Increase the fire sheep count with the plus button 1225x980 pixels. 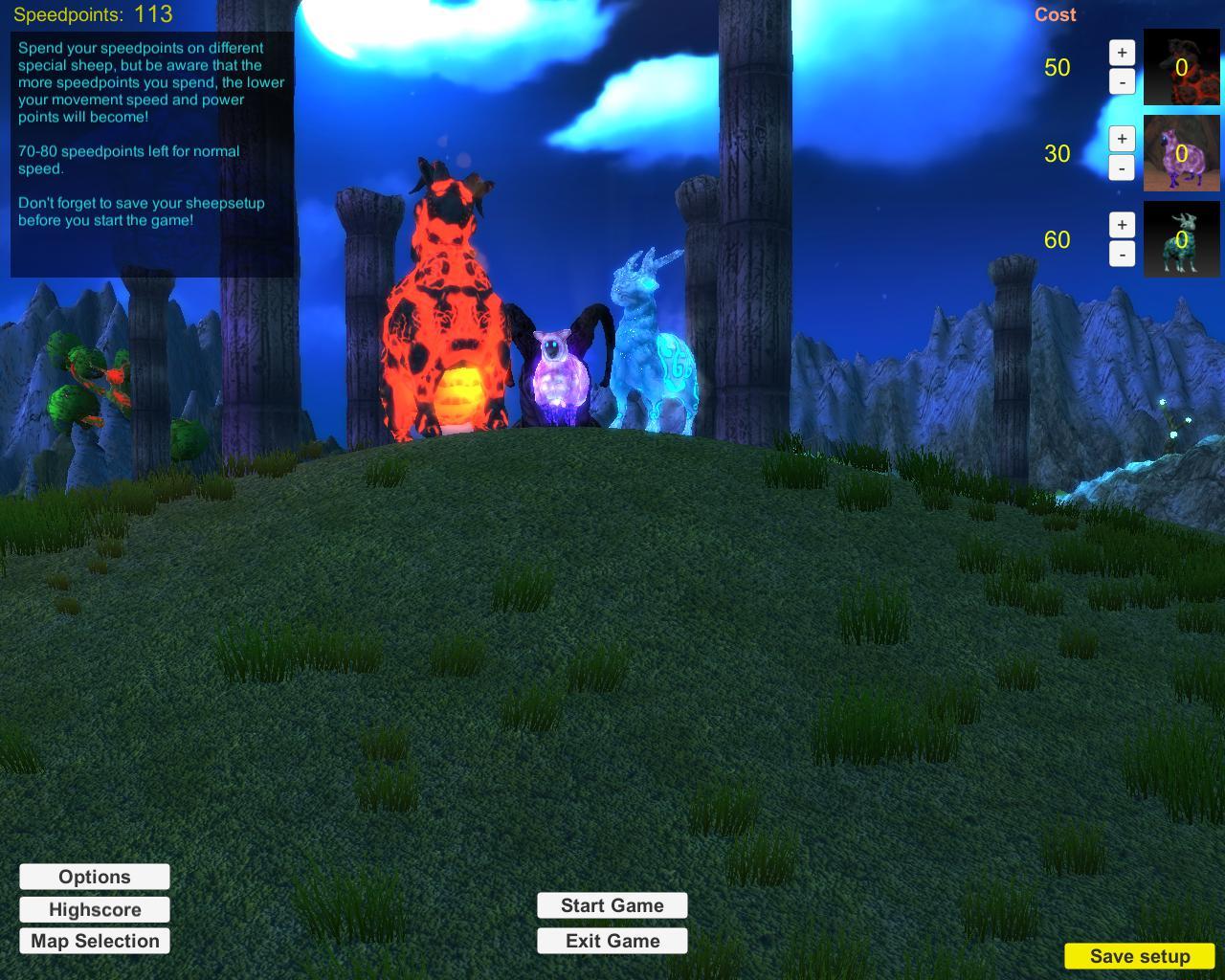(x=1120, y=55)
